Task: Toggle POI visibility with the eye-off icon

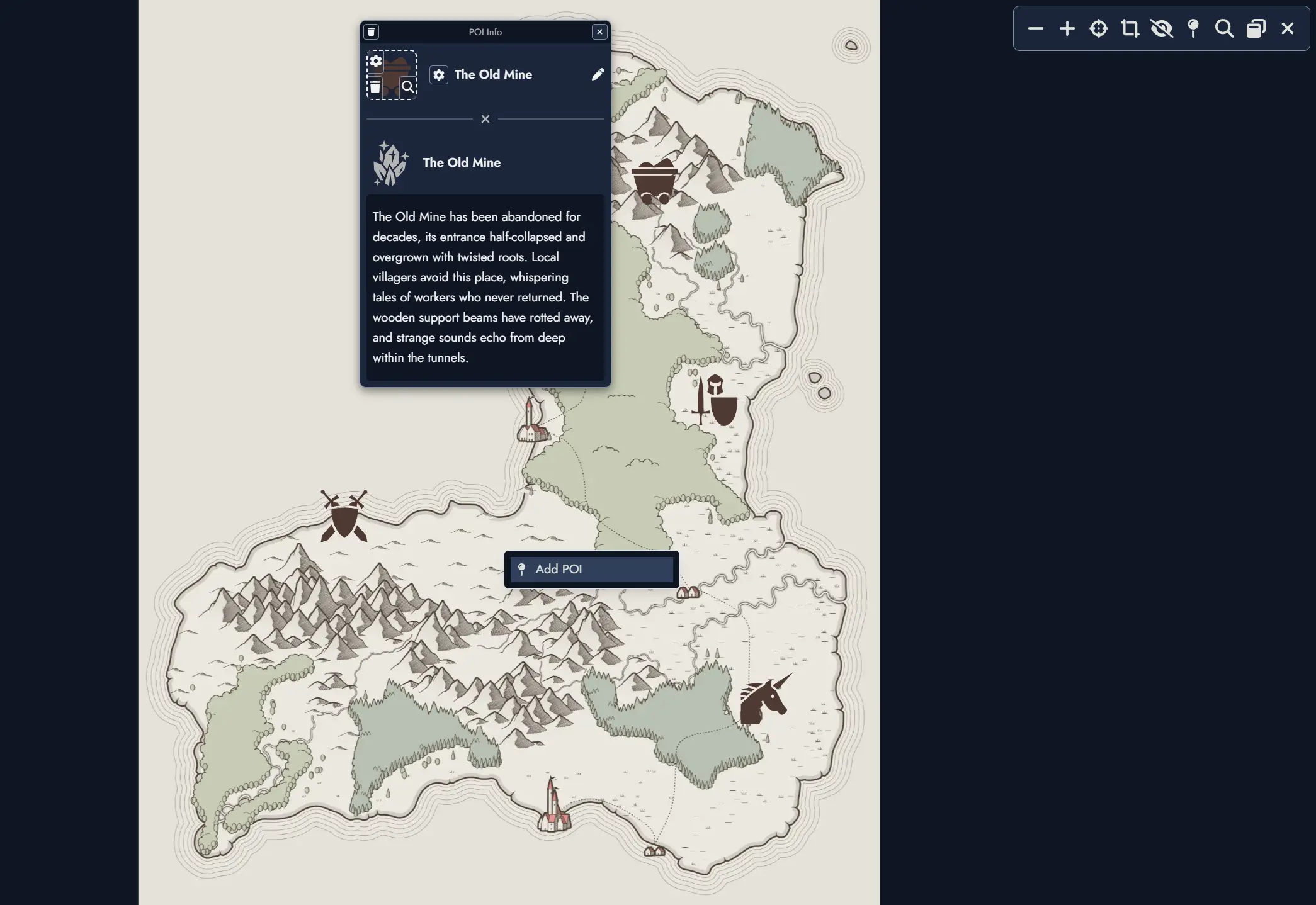Action: pos(1162,28)
